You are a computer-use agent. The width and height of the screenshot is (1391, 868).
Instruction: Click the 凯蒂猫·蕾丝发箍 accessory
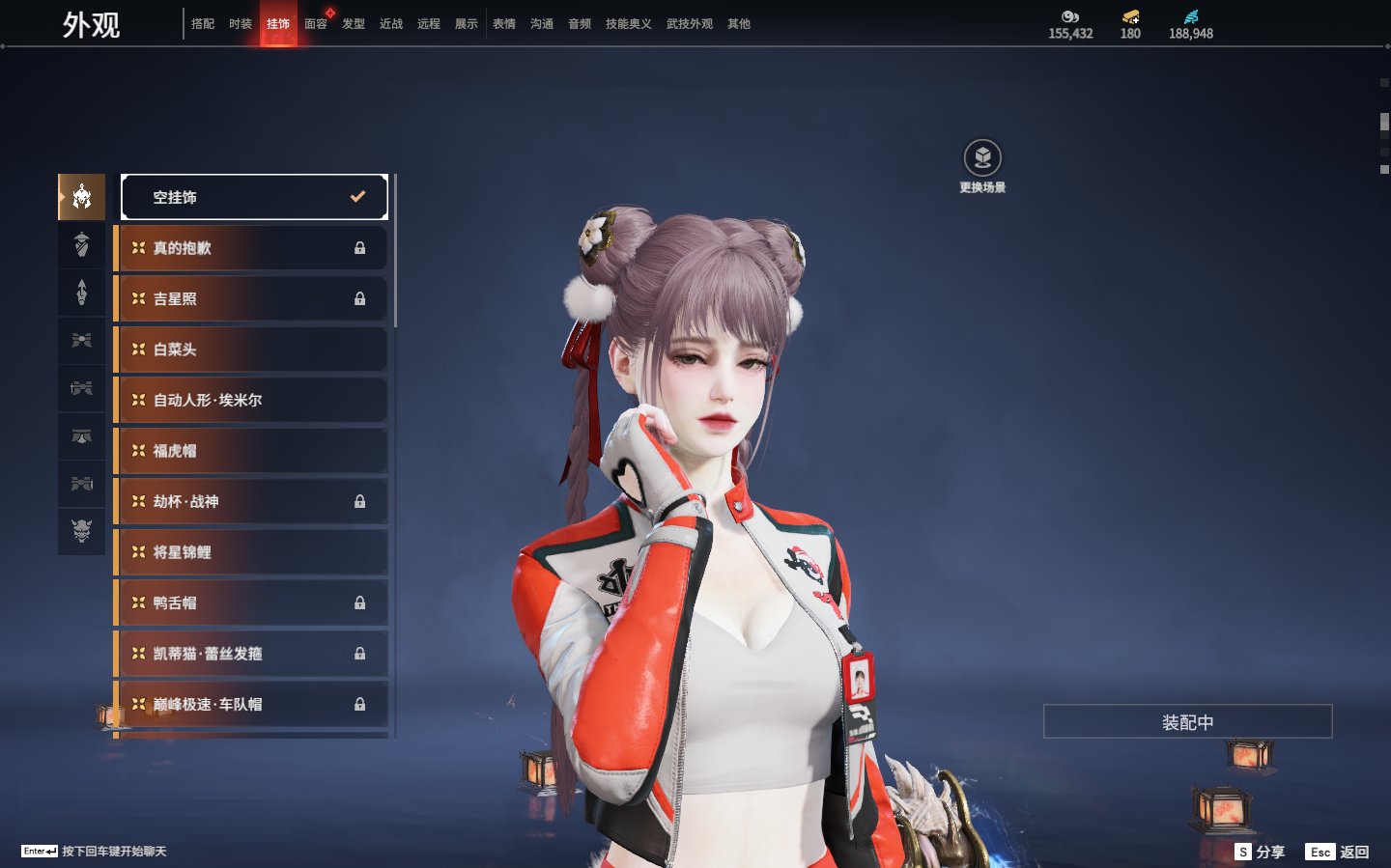pyautogui.click(x=252, y=654)
